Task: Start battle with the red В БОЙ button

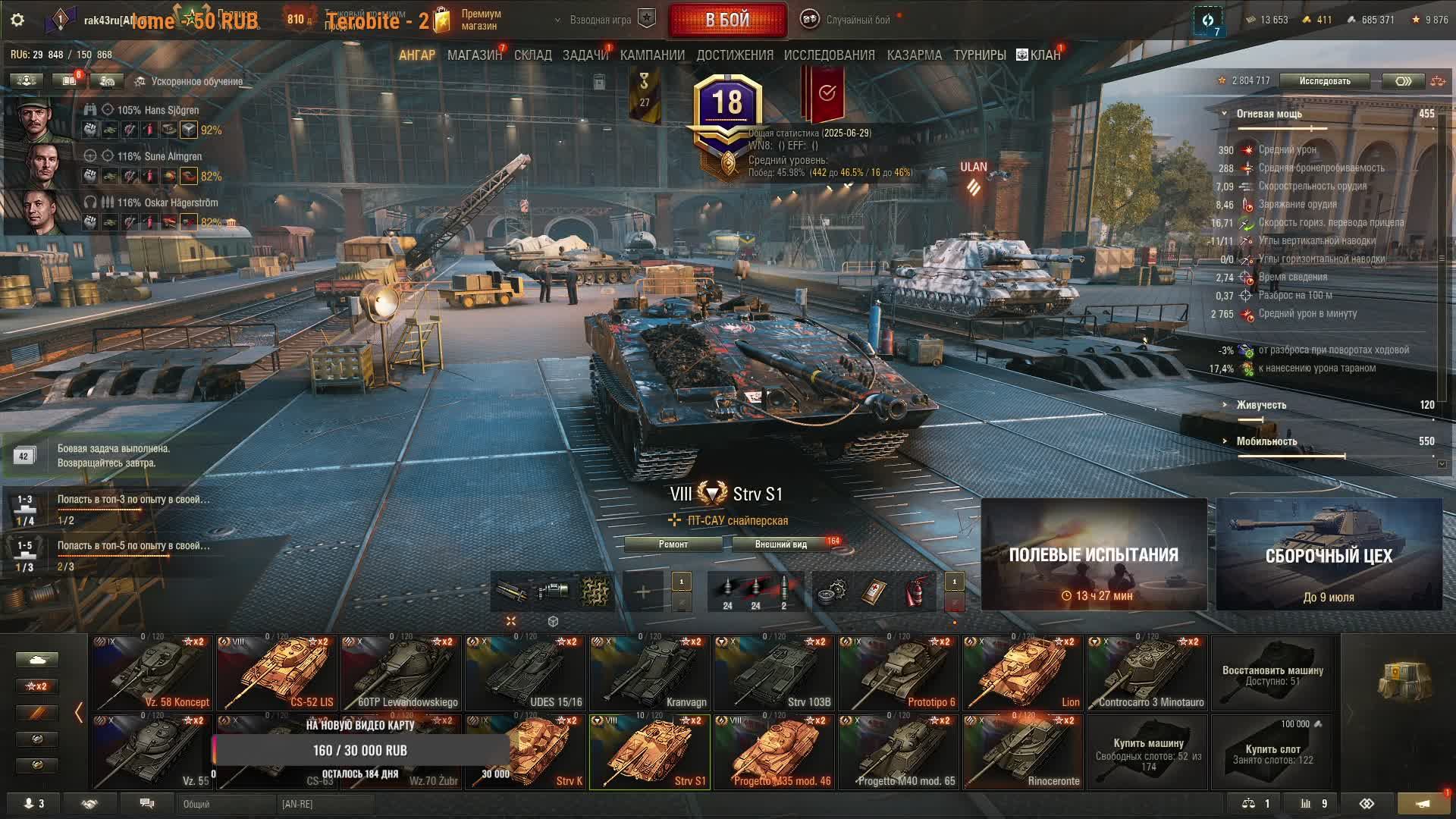Action: pos(727,20)
